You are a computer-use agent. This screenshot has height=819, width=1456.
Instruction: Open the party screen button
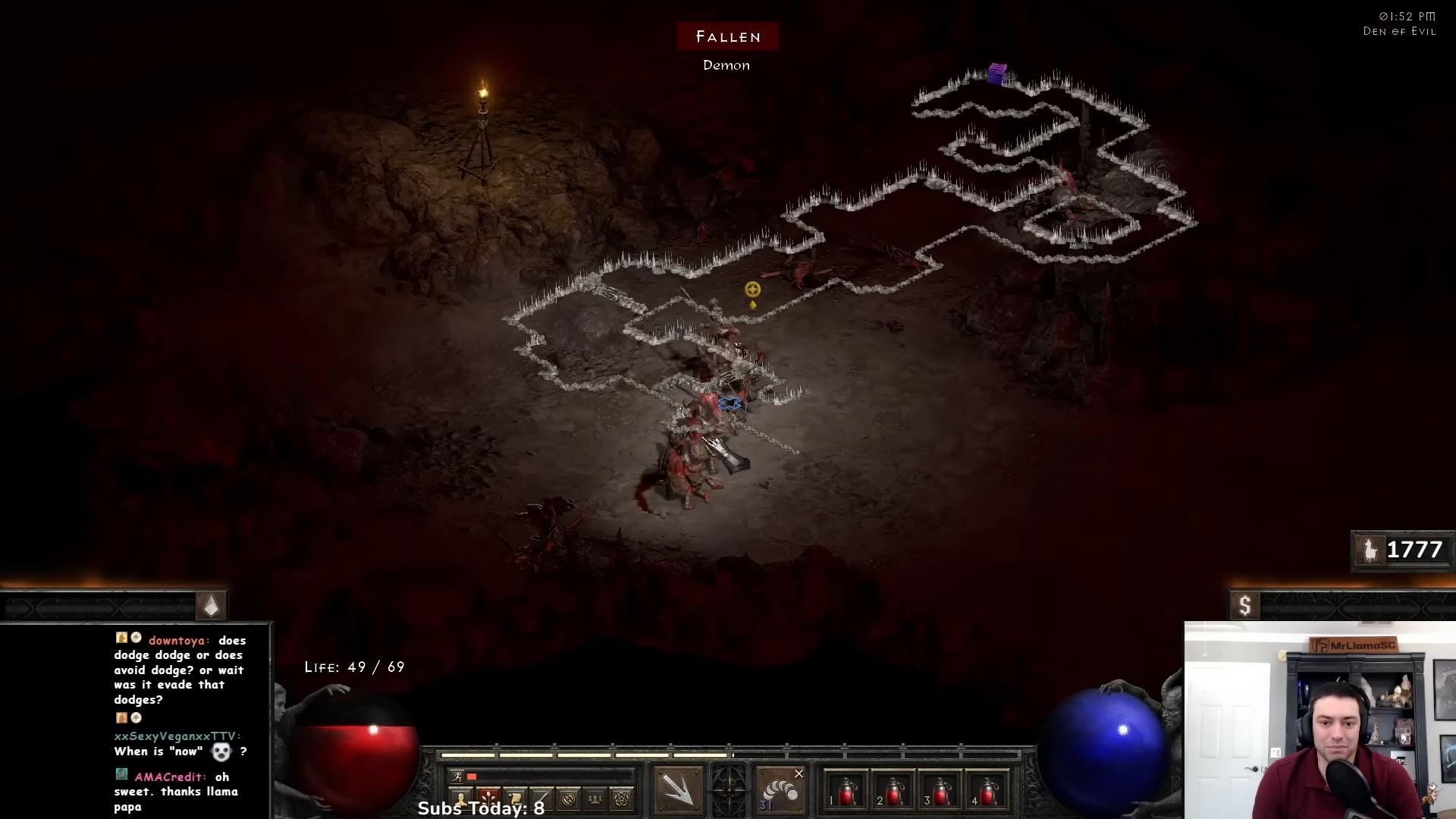point(595,799)
